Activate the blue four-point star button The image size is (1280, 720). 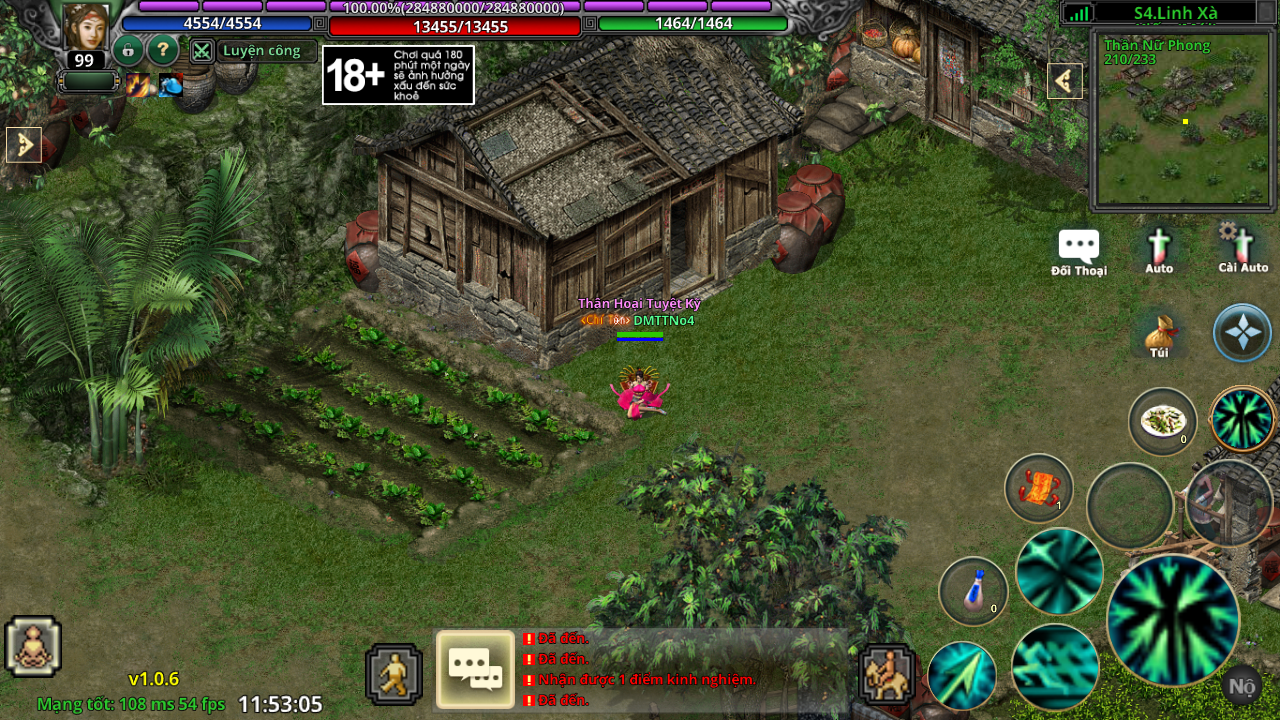click(1242, 333)
